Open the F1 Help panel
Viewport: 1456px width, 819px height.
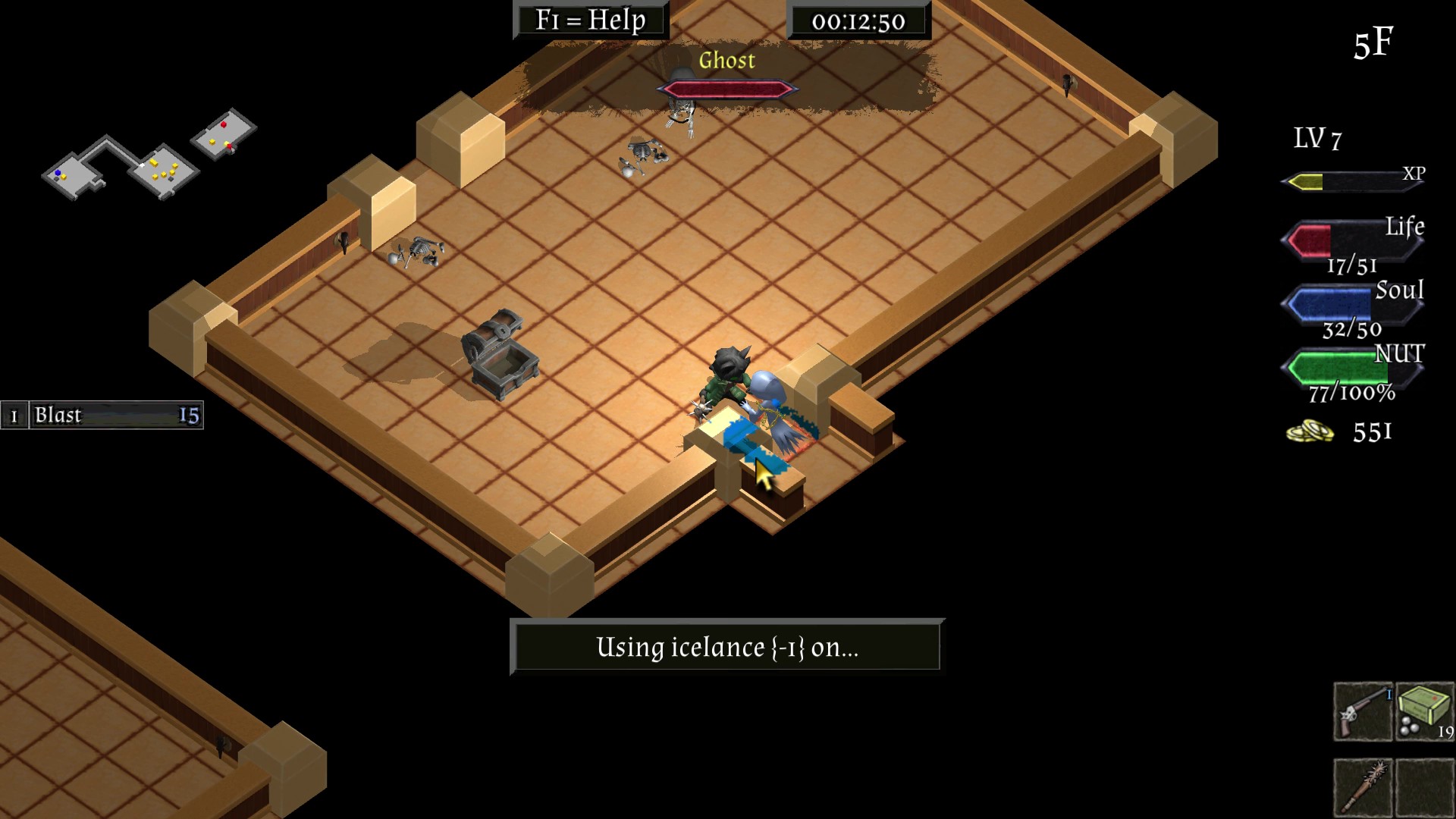click(591, 20)
